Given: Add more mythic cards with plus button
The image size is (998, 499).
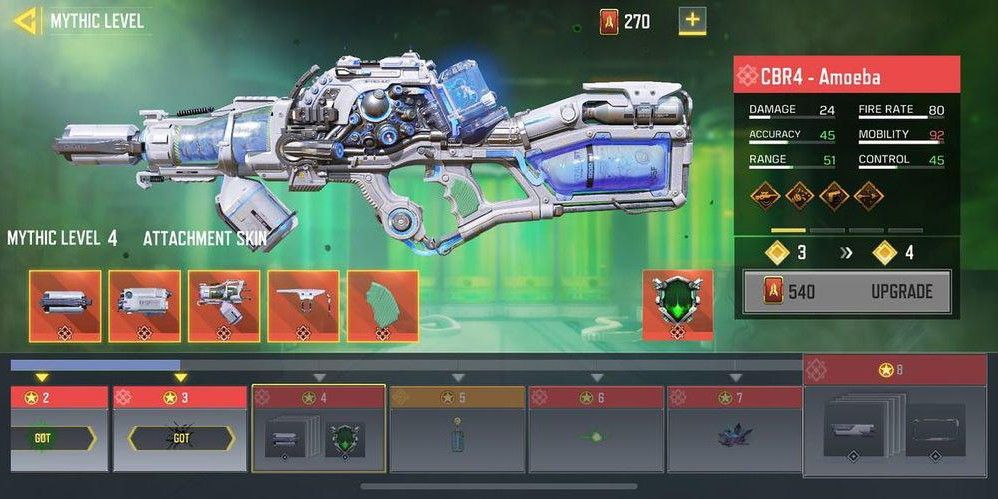Looking at the screenshot, I should pyautogui.click(x=692, y=20).
